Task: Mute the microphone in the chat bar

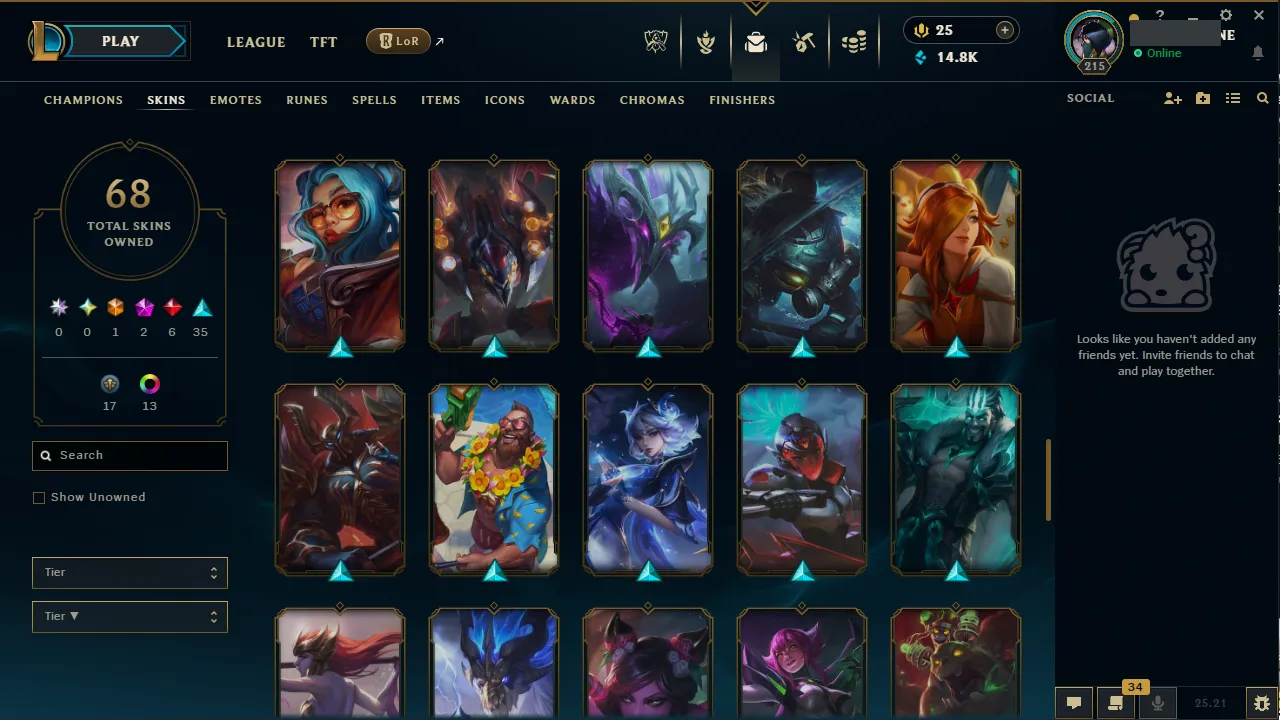Action: pos(1157,702)
